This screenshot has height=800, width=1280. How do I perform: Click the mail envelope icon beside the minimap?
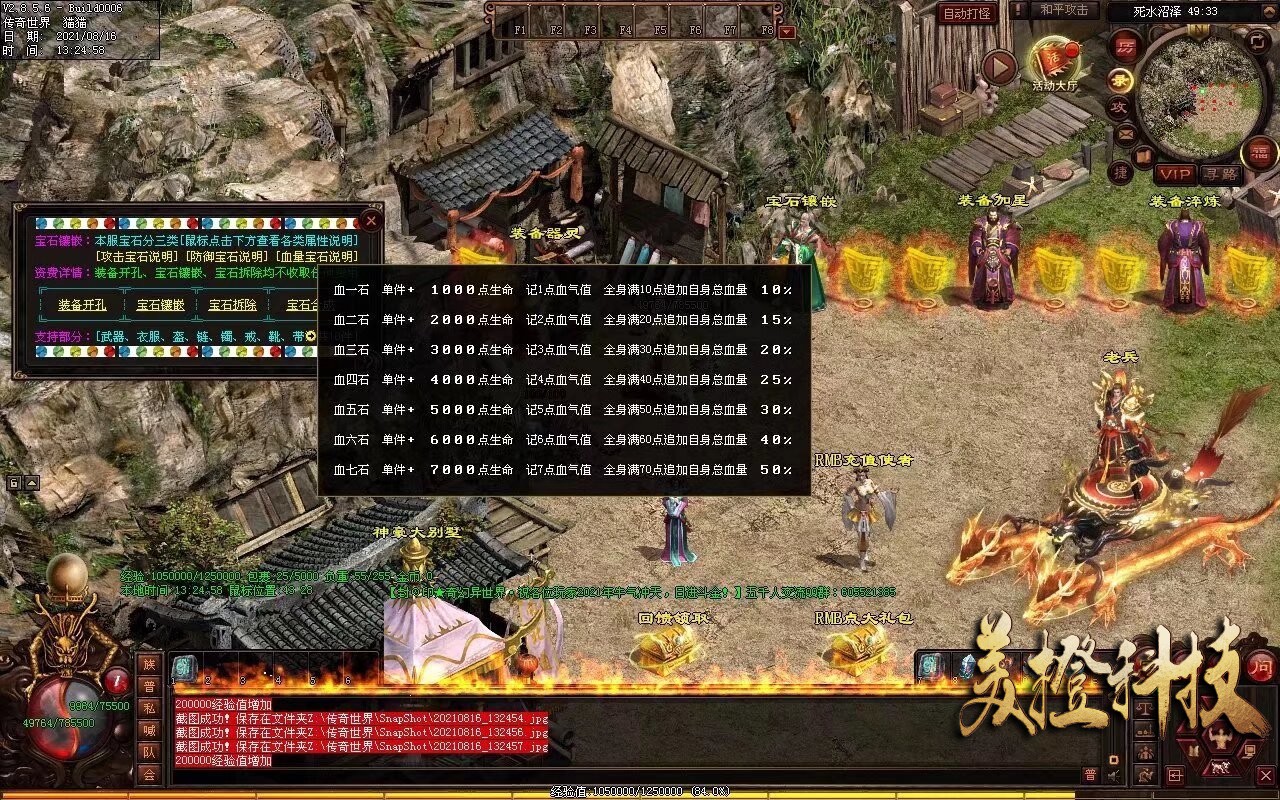1127,133
